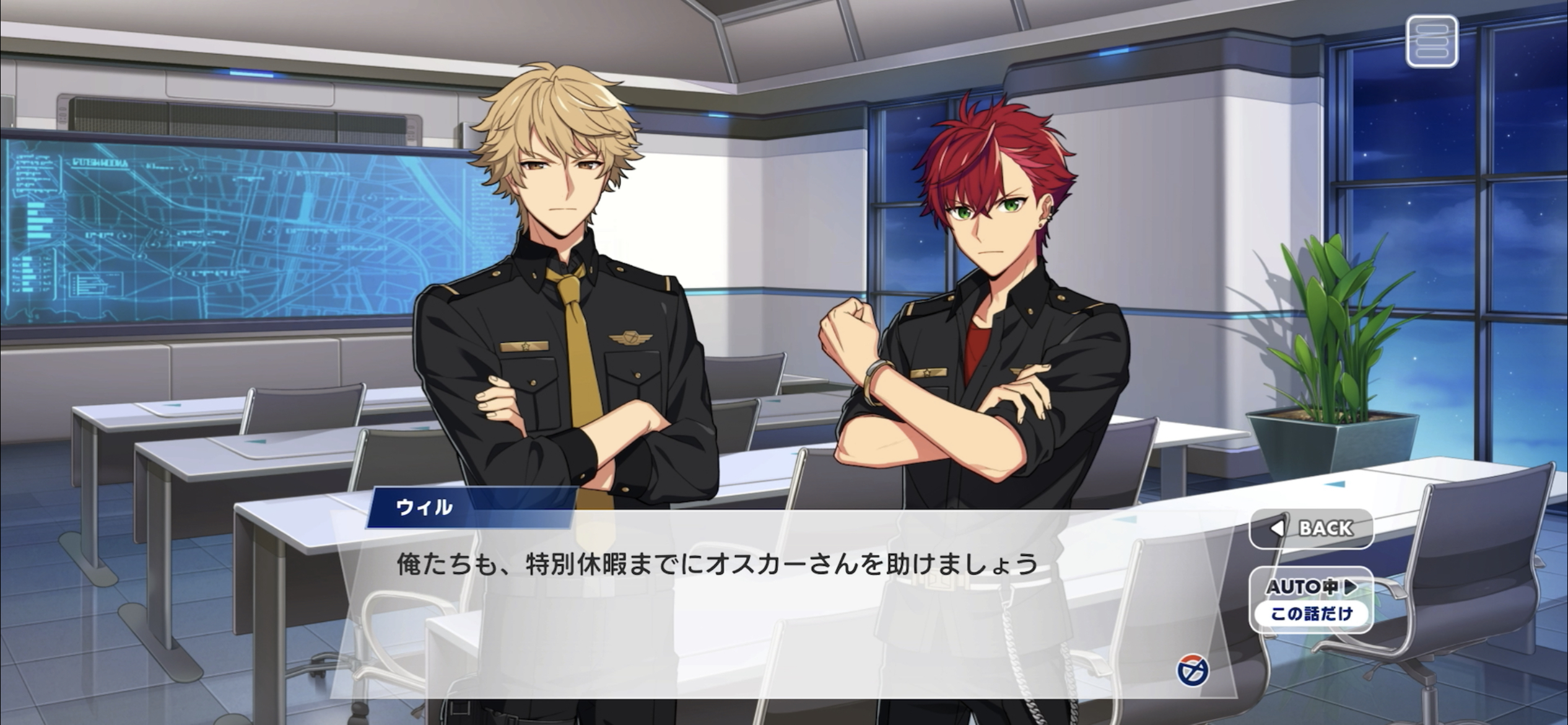Go back with the BACK button

pyautogui.click(x=1312, y=528)
